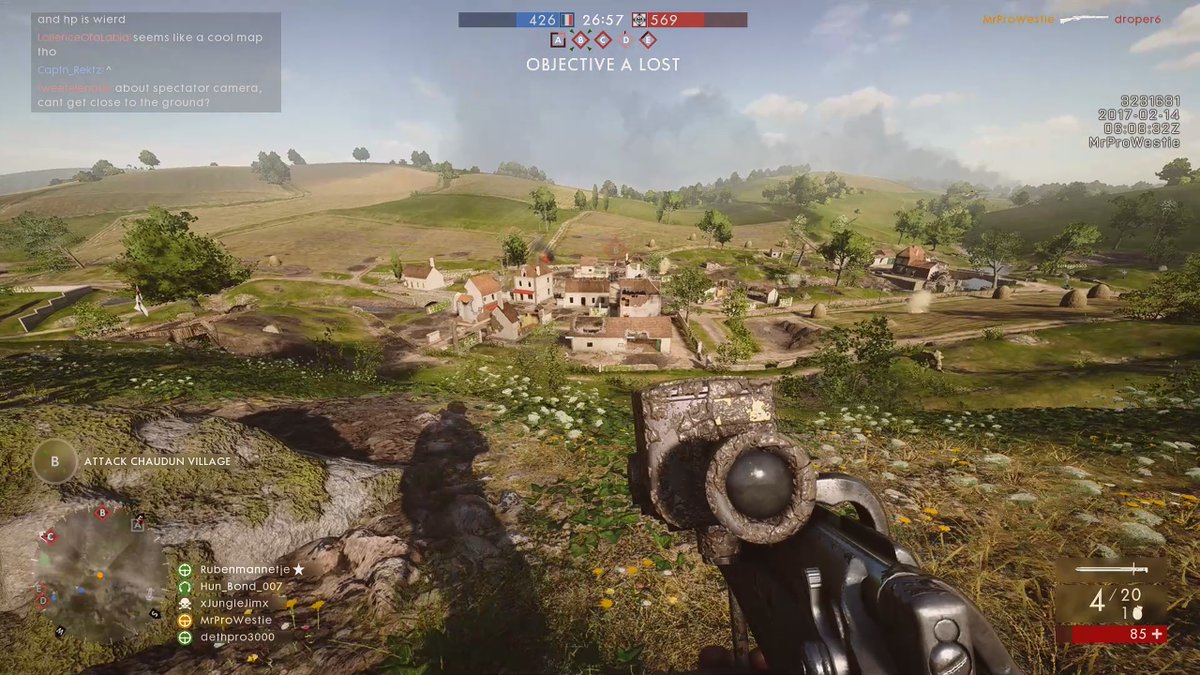Select objective flag E in the top bar
Image resolution: width=1200 pixels, height=675 pixels.
click(x=648, y=40)
